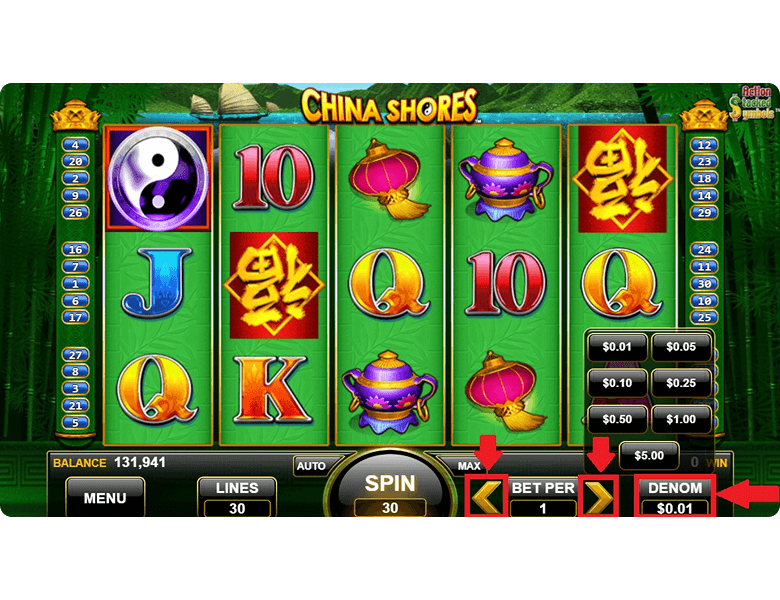Click the LINES 30 button

[x=237, y=497]
